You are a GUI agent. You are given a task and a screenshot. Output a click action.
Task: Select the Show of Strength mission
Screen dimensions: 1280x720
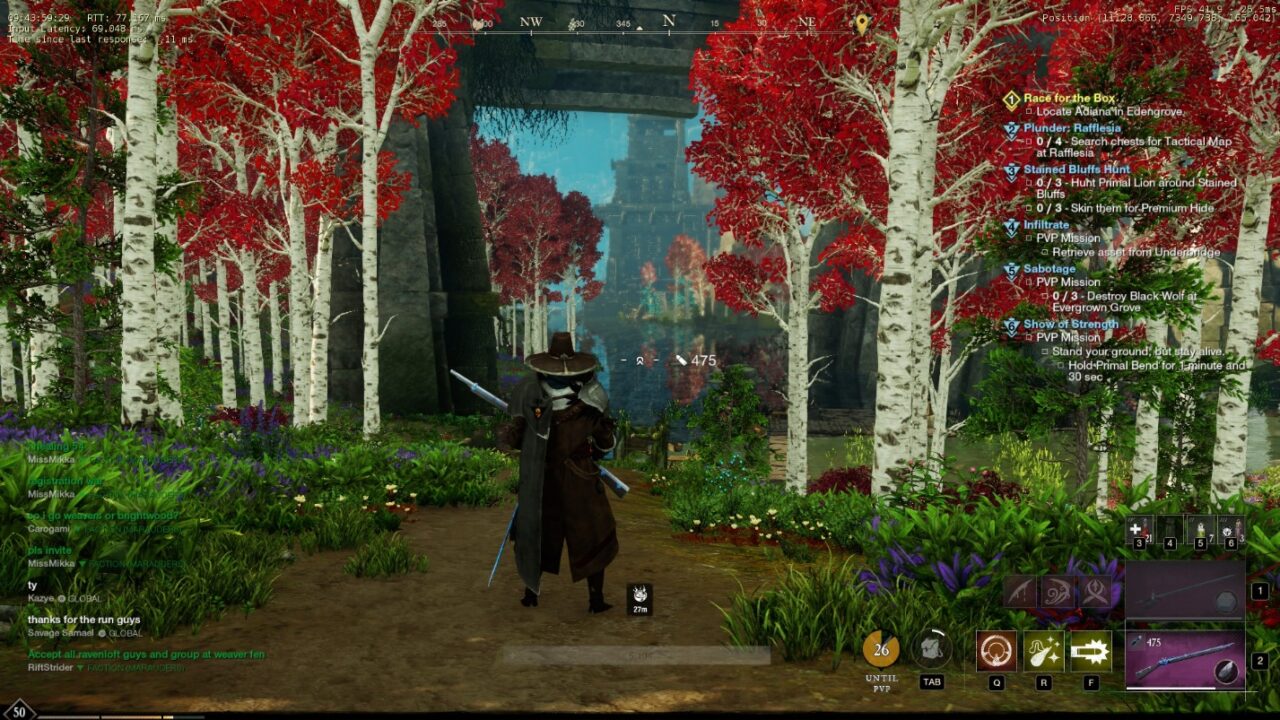click(x=1070, y=324)
